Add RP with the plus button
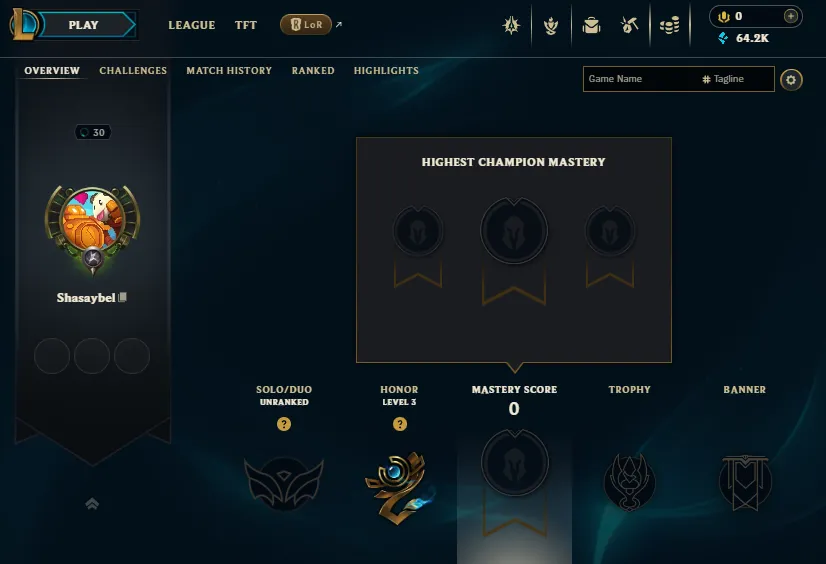 [x=791, y=16]
